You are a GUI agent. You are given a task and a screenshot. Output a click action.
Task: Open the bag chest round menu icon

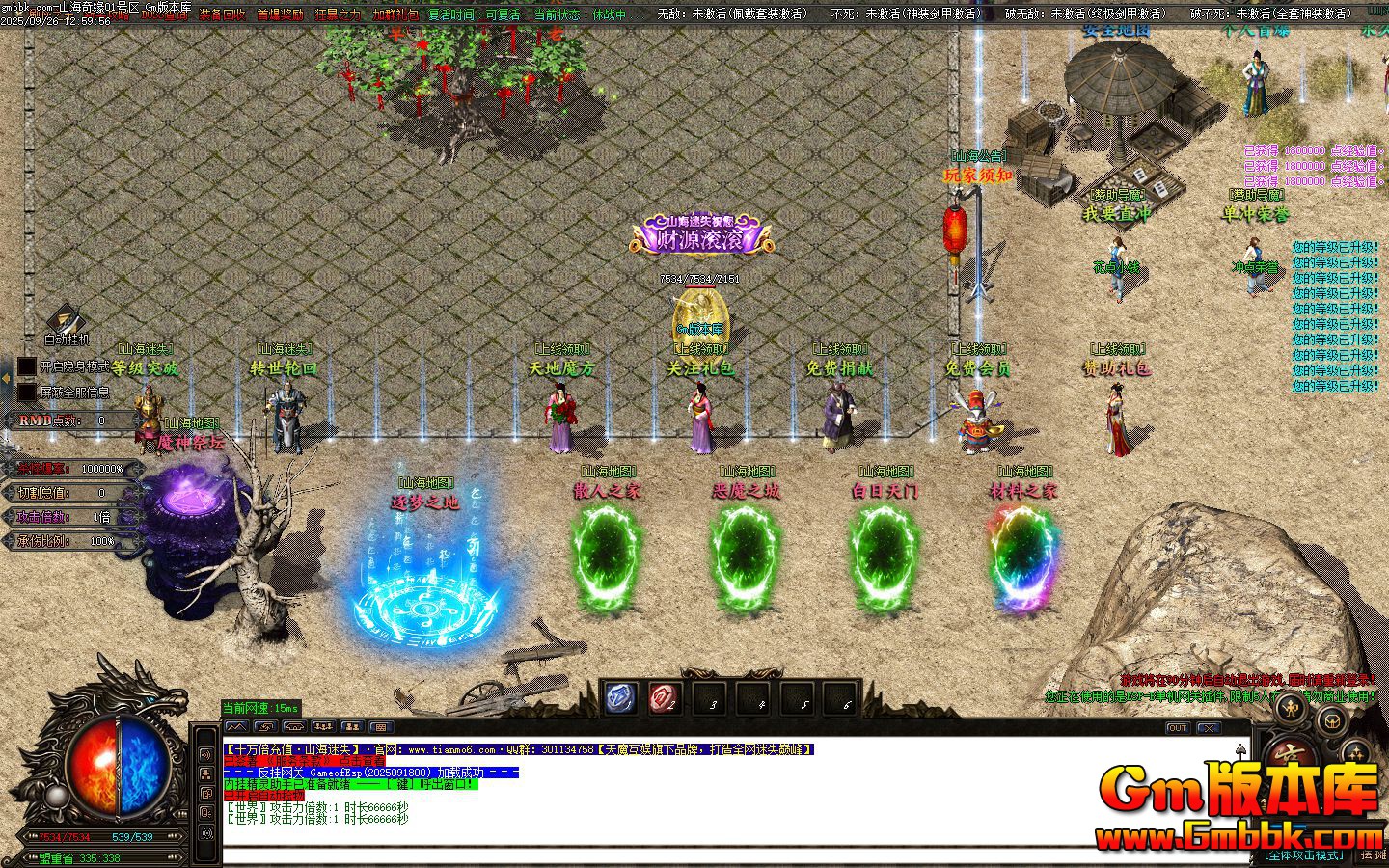tap(1332, 719)
